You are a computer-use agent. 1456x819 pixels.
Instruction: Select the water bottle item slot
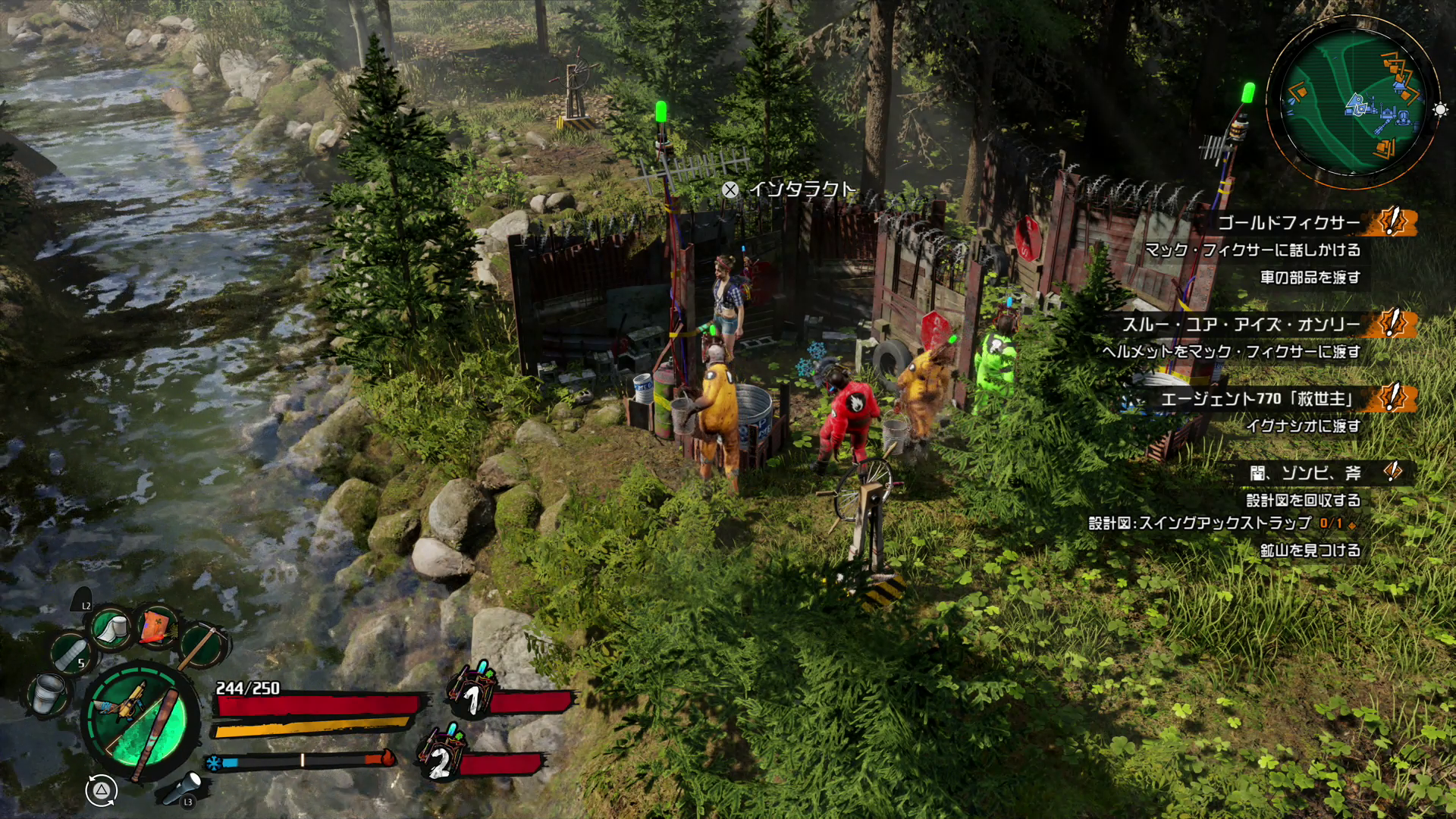click(71, 654)
